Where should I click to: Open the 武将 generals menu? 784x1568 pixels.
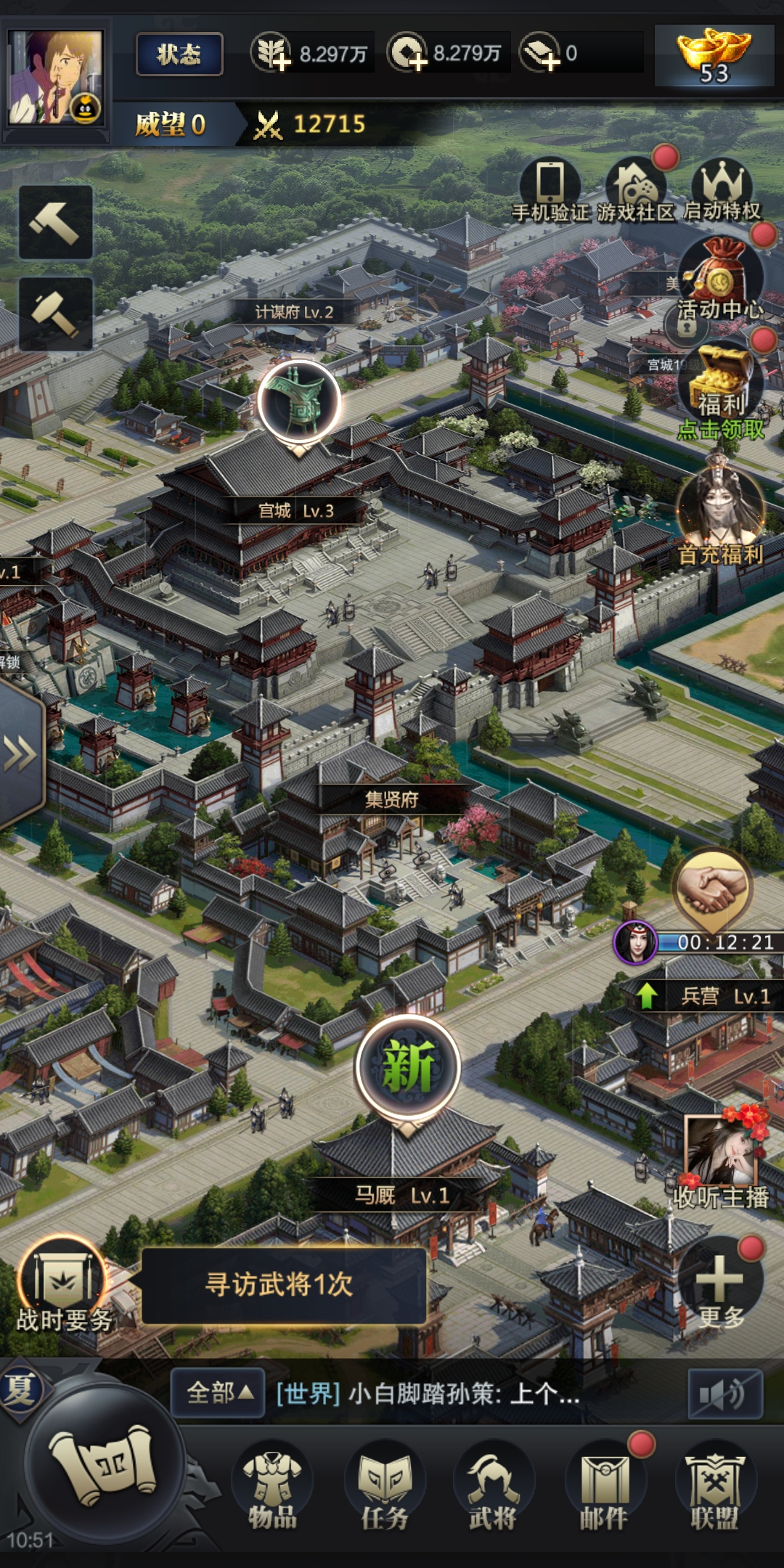pyautogui.click(x=493, y=1487)
